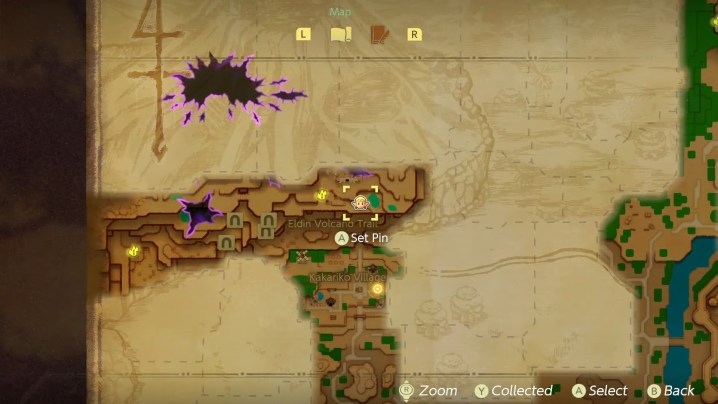The image size is (718, 404).
Task: Click the glowing yellow objective marker in Kakariko Village
Action: [377, 288]
